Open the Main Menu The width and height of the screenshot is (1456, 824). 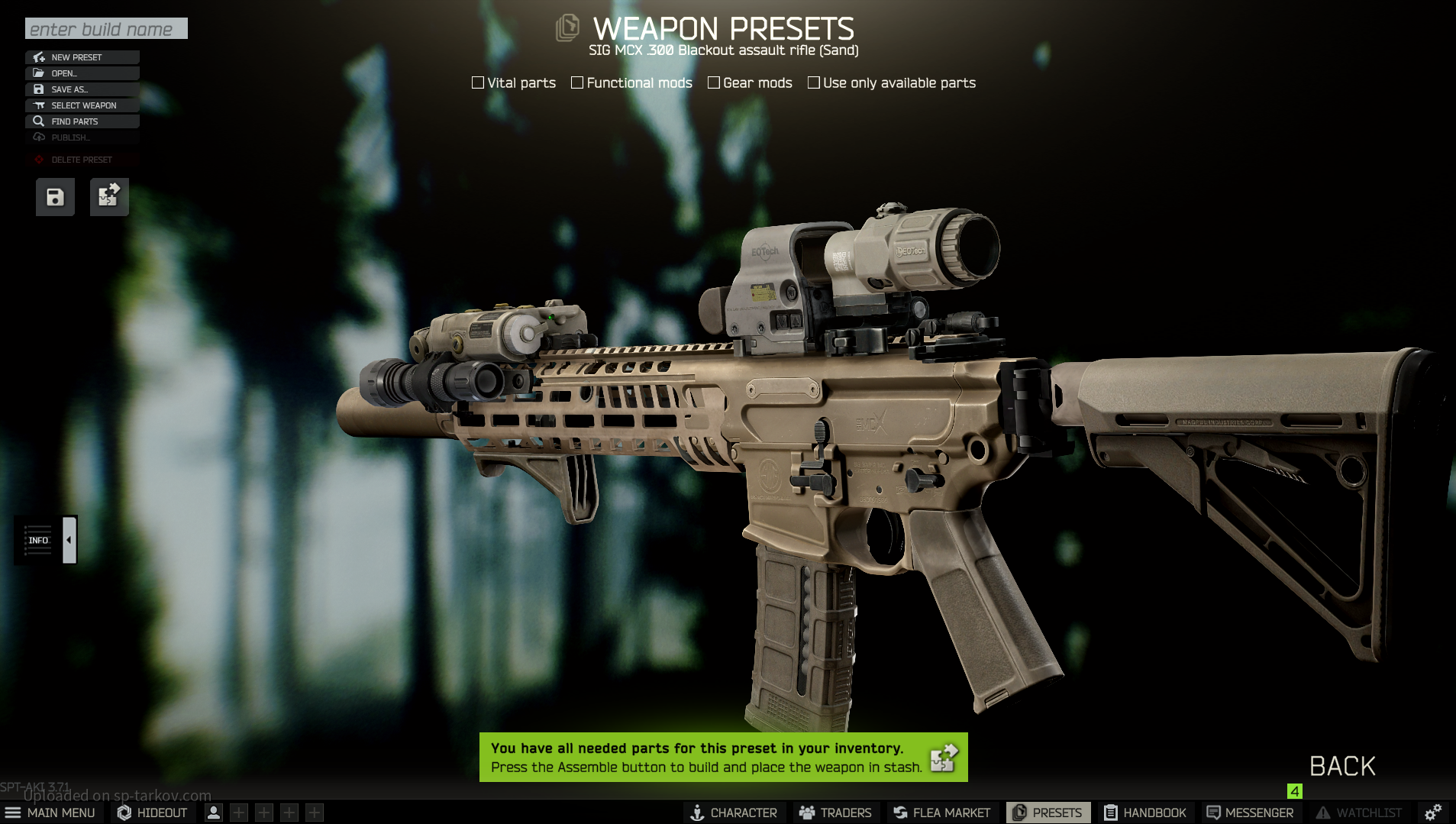click(50, 813)
